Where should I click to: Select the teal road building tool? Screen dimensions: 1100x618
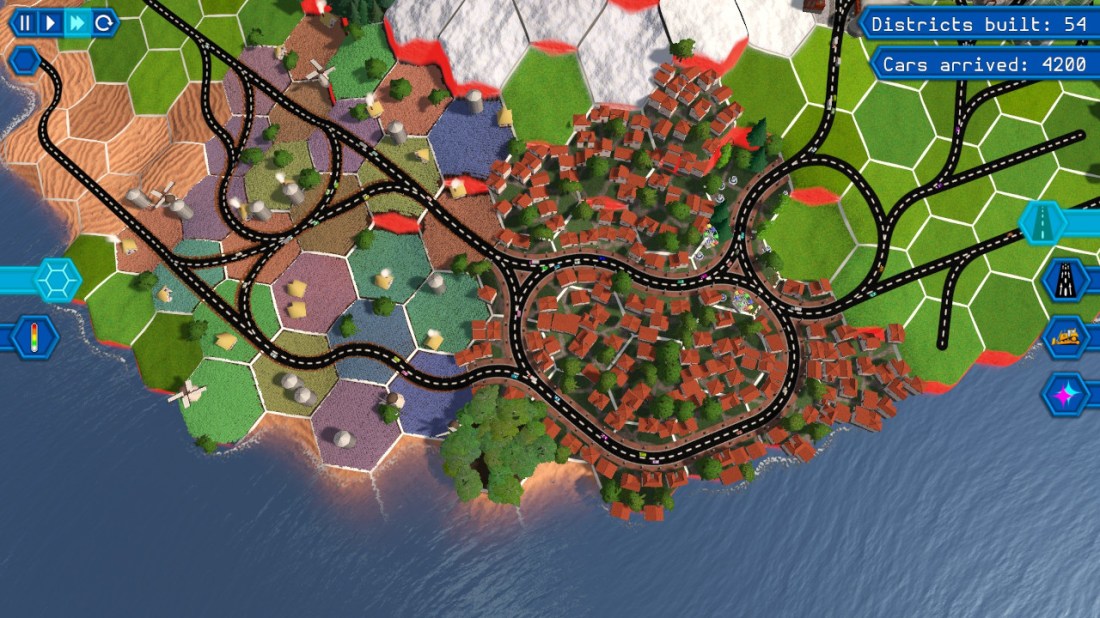1043,223
